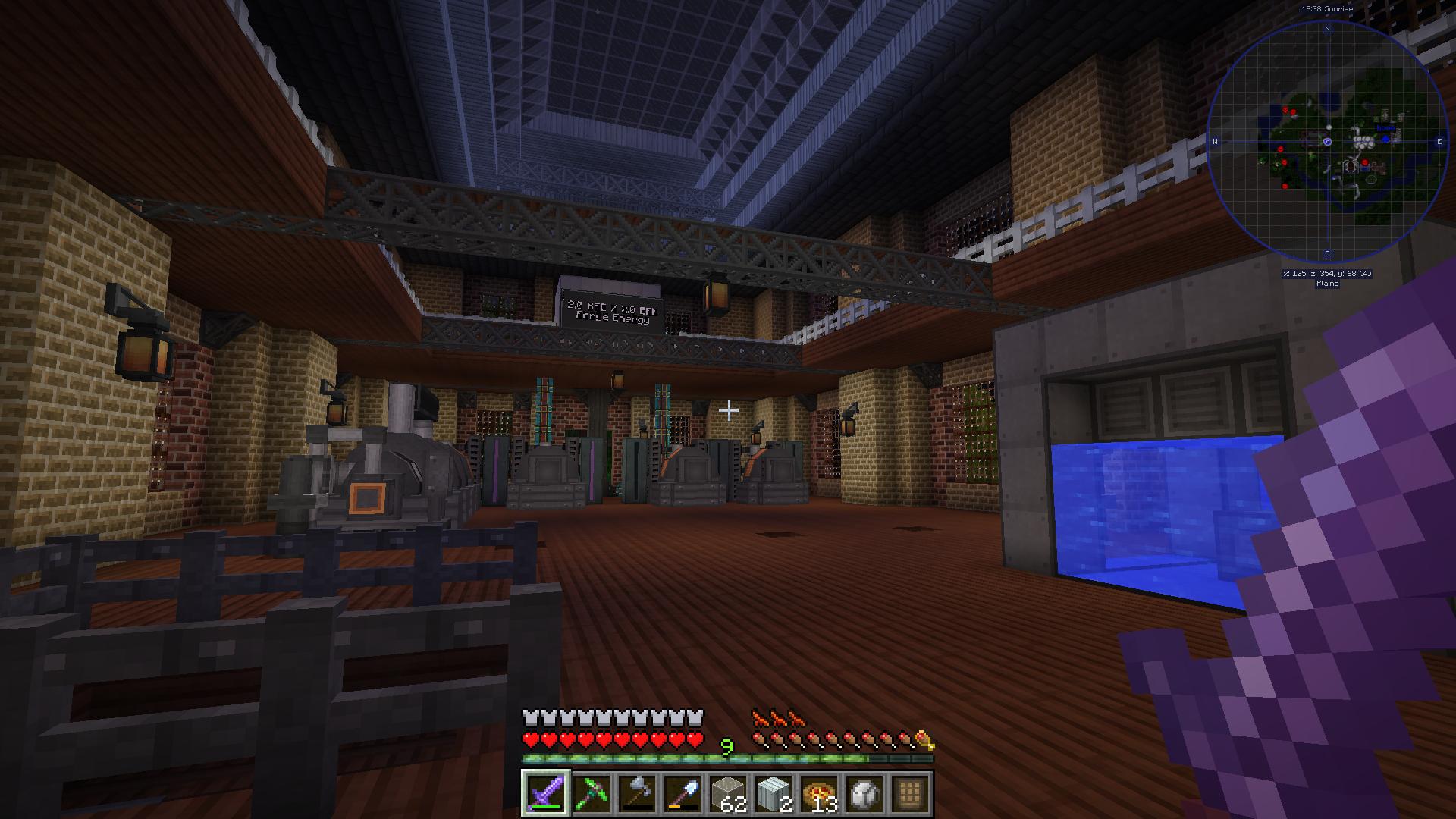Pick the stack of 2 metal sheet blocks

[x=773, y=793]
